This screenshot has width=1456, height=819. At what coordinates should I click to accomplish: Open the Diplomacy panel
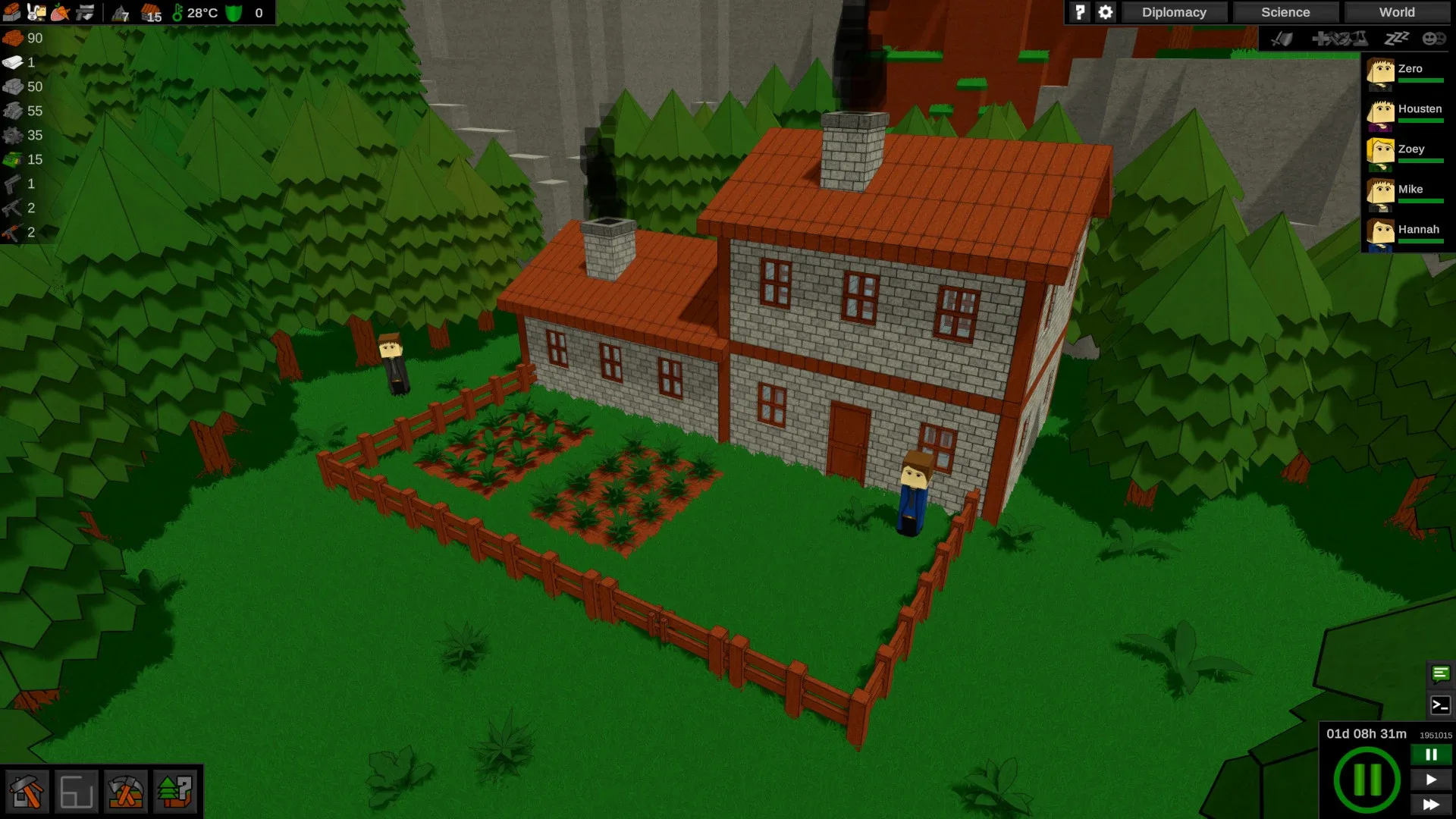[x=1174, y=12]
